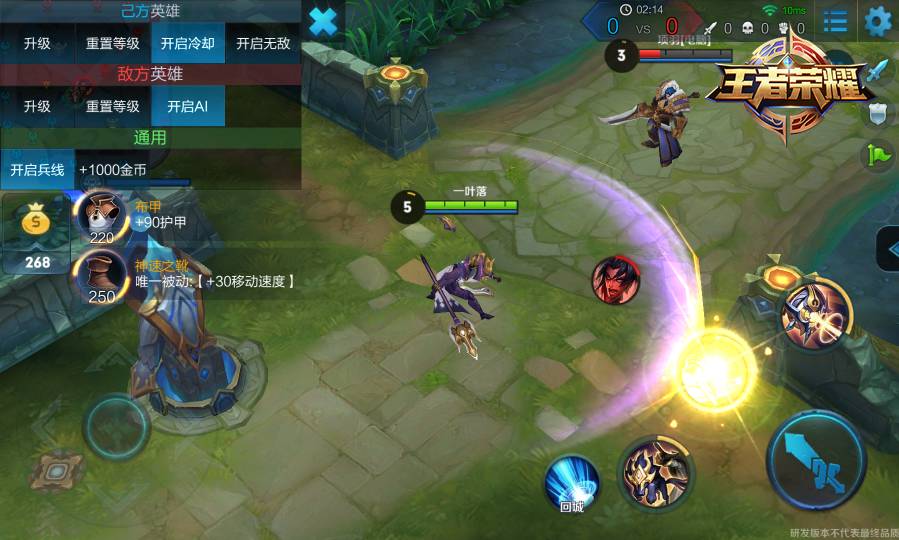Close the debug panel with the blue X

323,22
